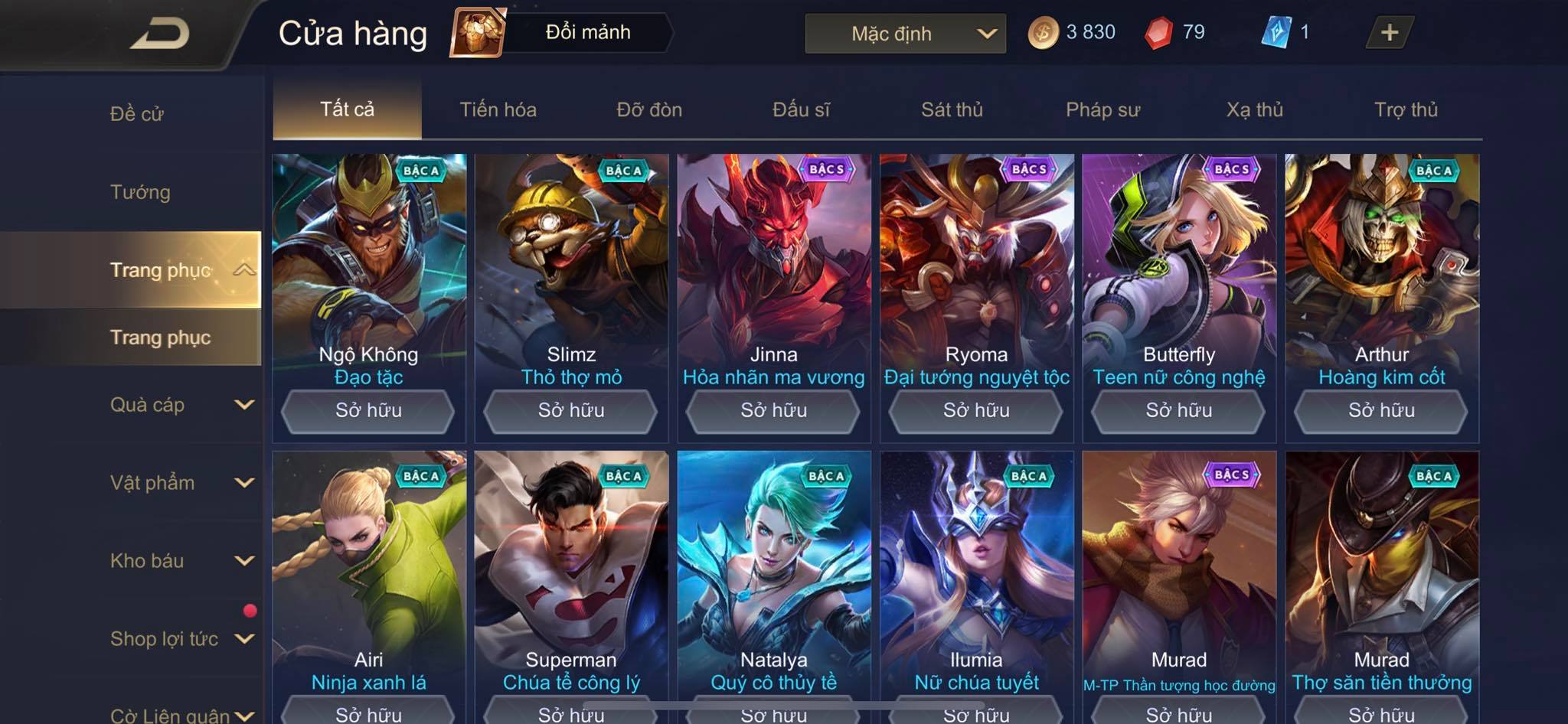The height and width of the screenshot is (724, 1568).
Task: Open the Xạ thủ tab
Action: (x=1254, y=109)
